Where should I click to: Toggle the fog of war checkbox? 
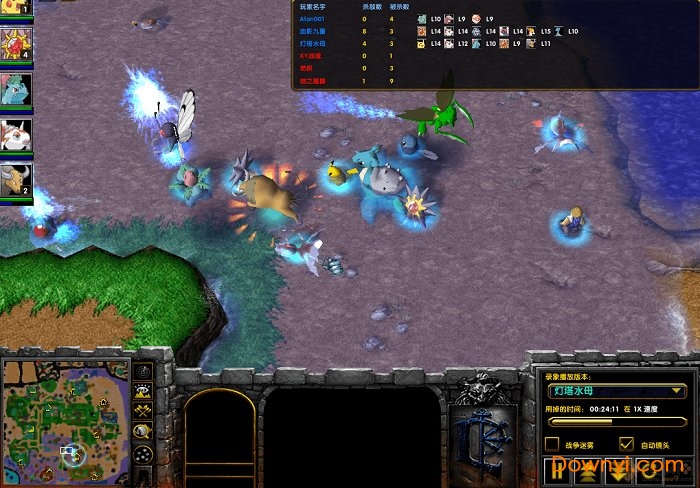coord(551,443)
